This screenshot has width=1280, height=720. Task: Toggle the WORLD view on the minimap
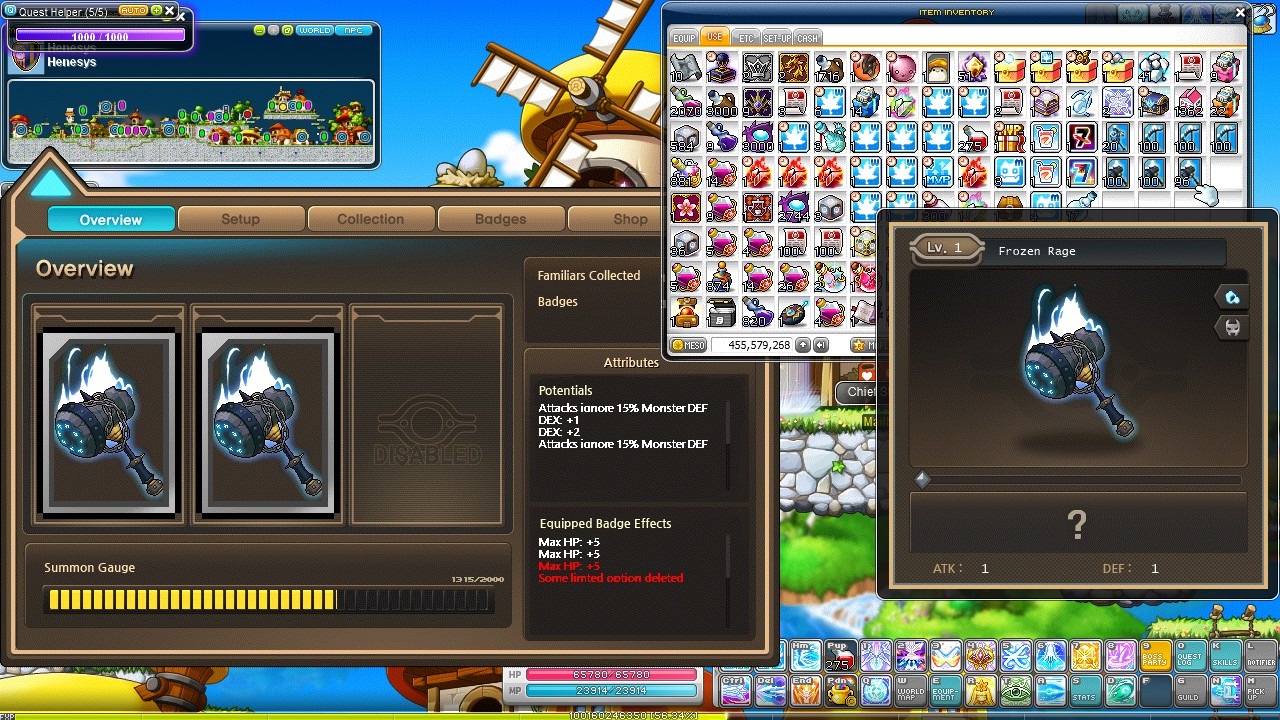(313, 31)
